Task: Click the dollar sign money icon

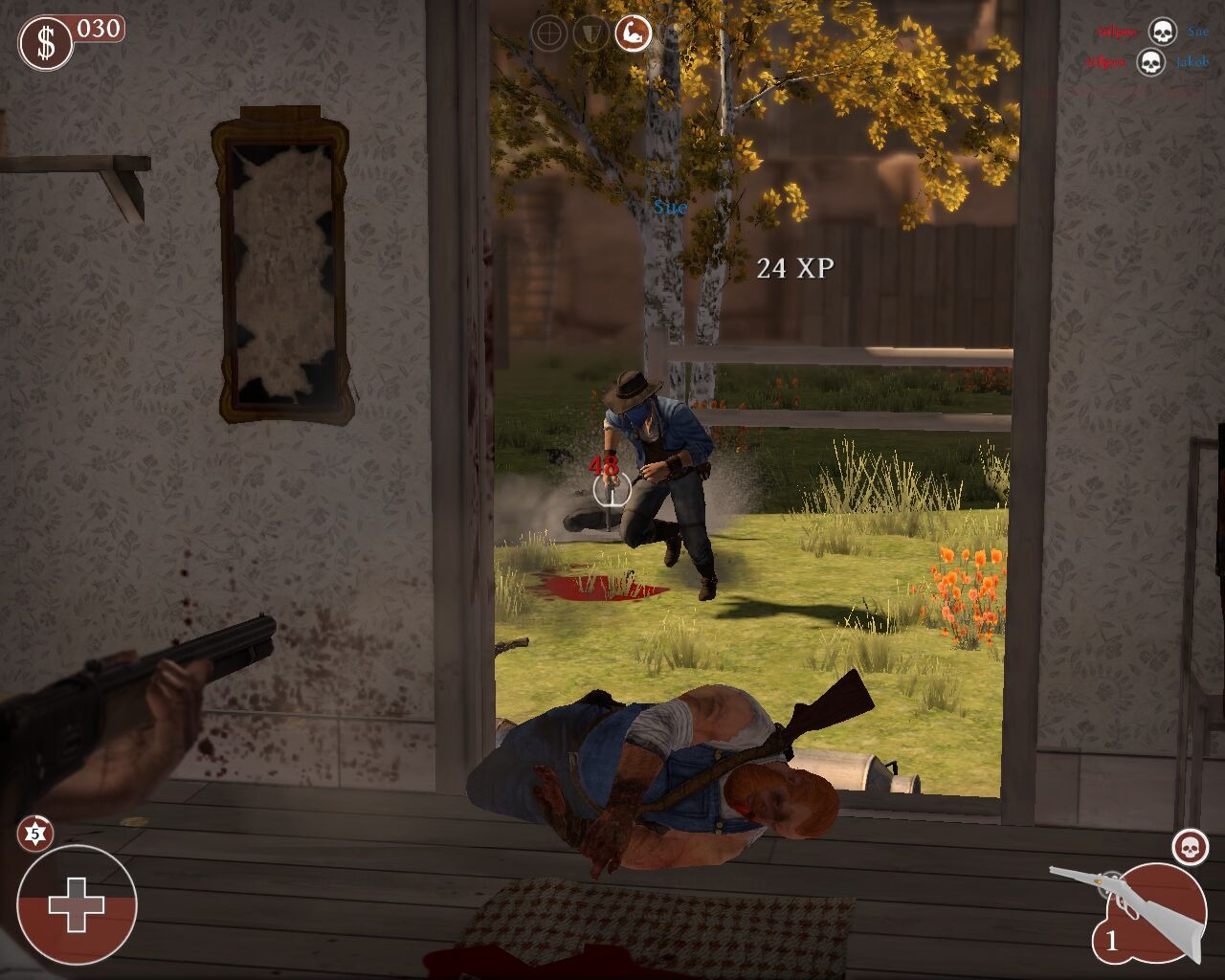Action: click(x=45, y=44)
